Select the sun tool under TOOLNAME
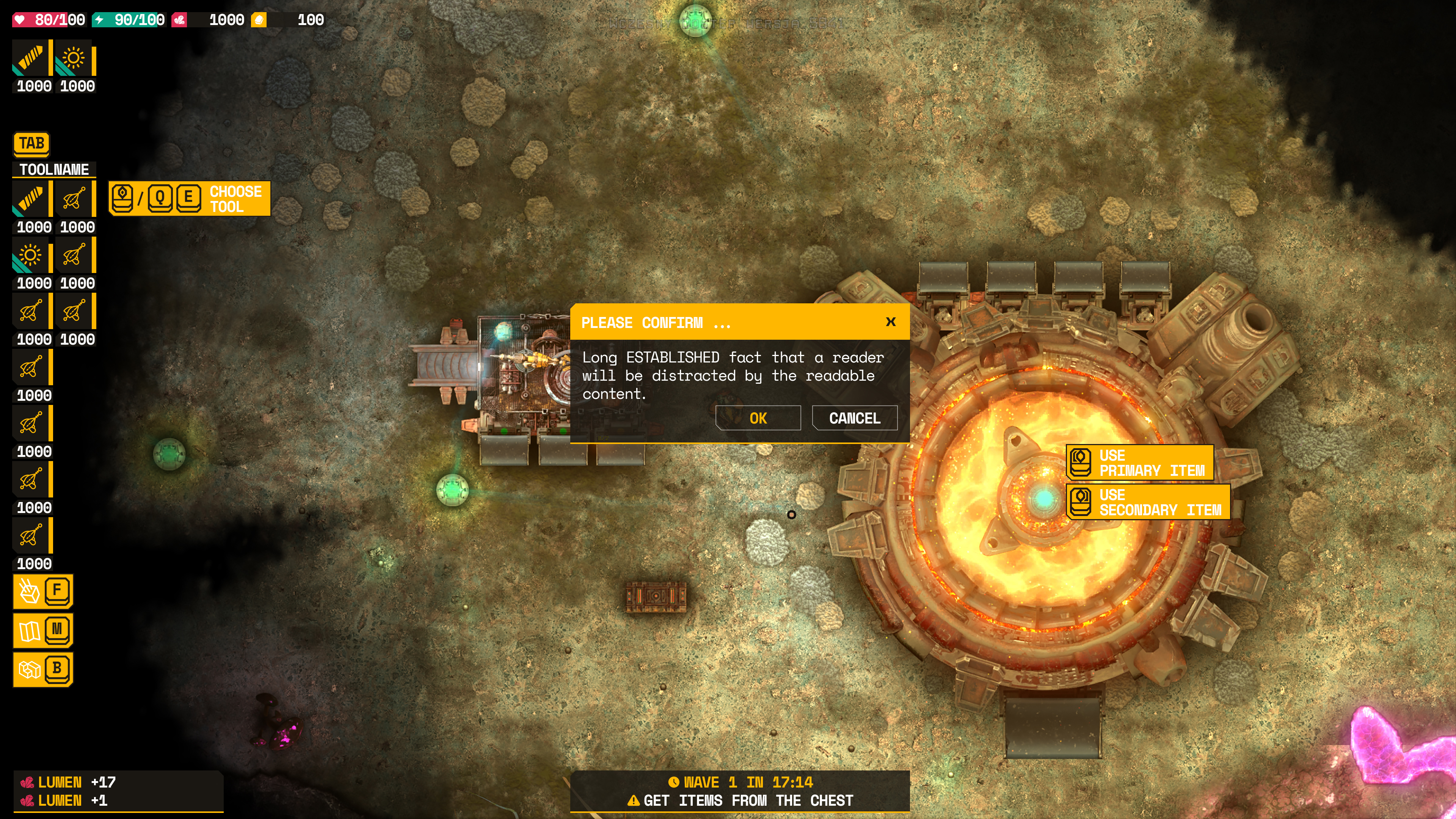The image size is (1456, 819). tap(30, 256)
